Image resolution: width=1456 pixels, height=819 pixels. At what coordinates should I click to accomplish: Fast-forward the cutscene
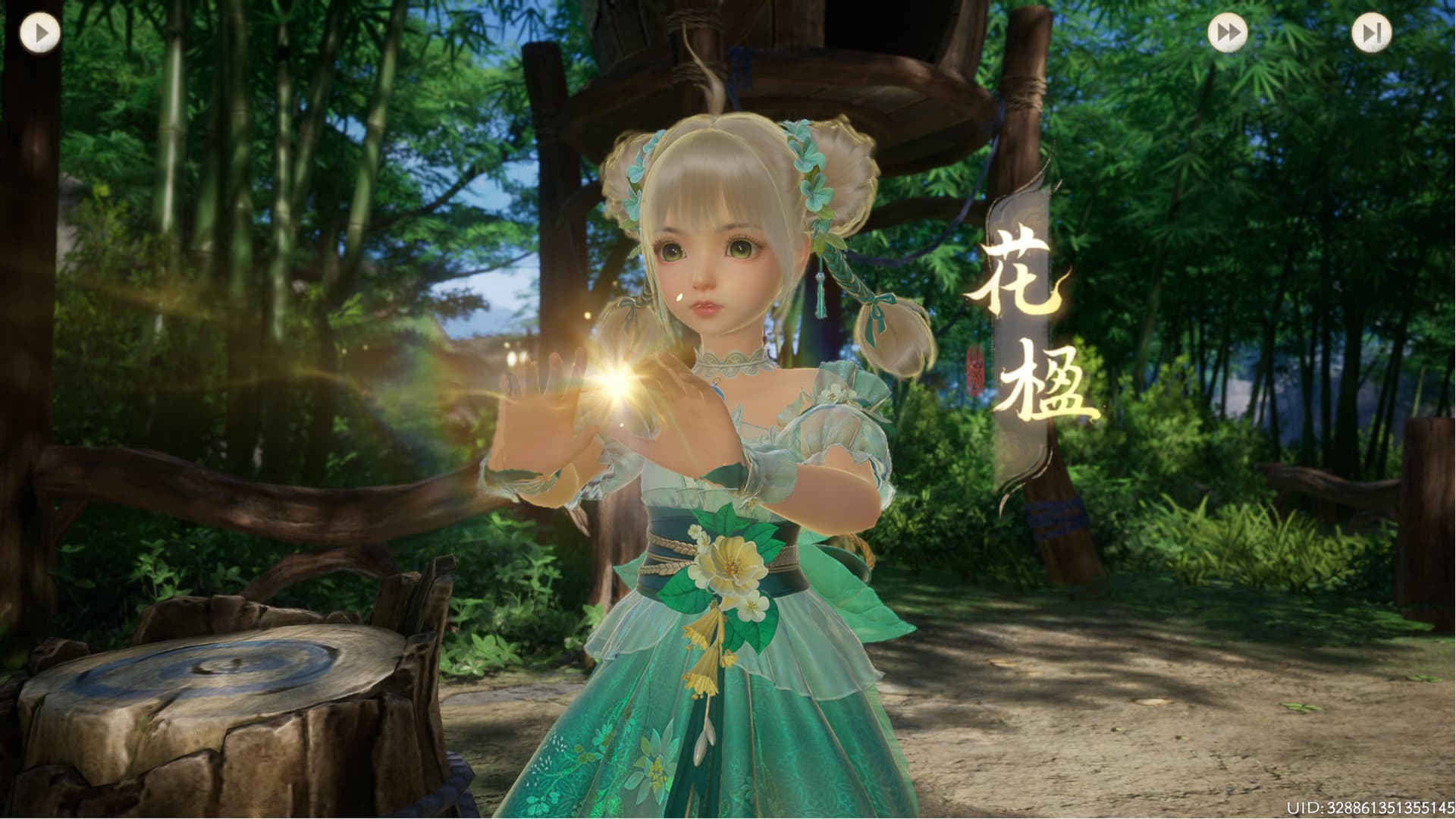point(1227,33)
